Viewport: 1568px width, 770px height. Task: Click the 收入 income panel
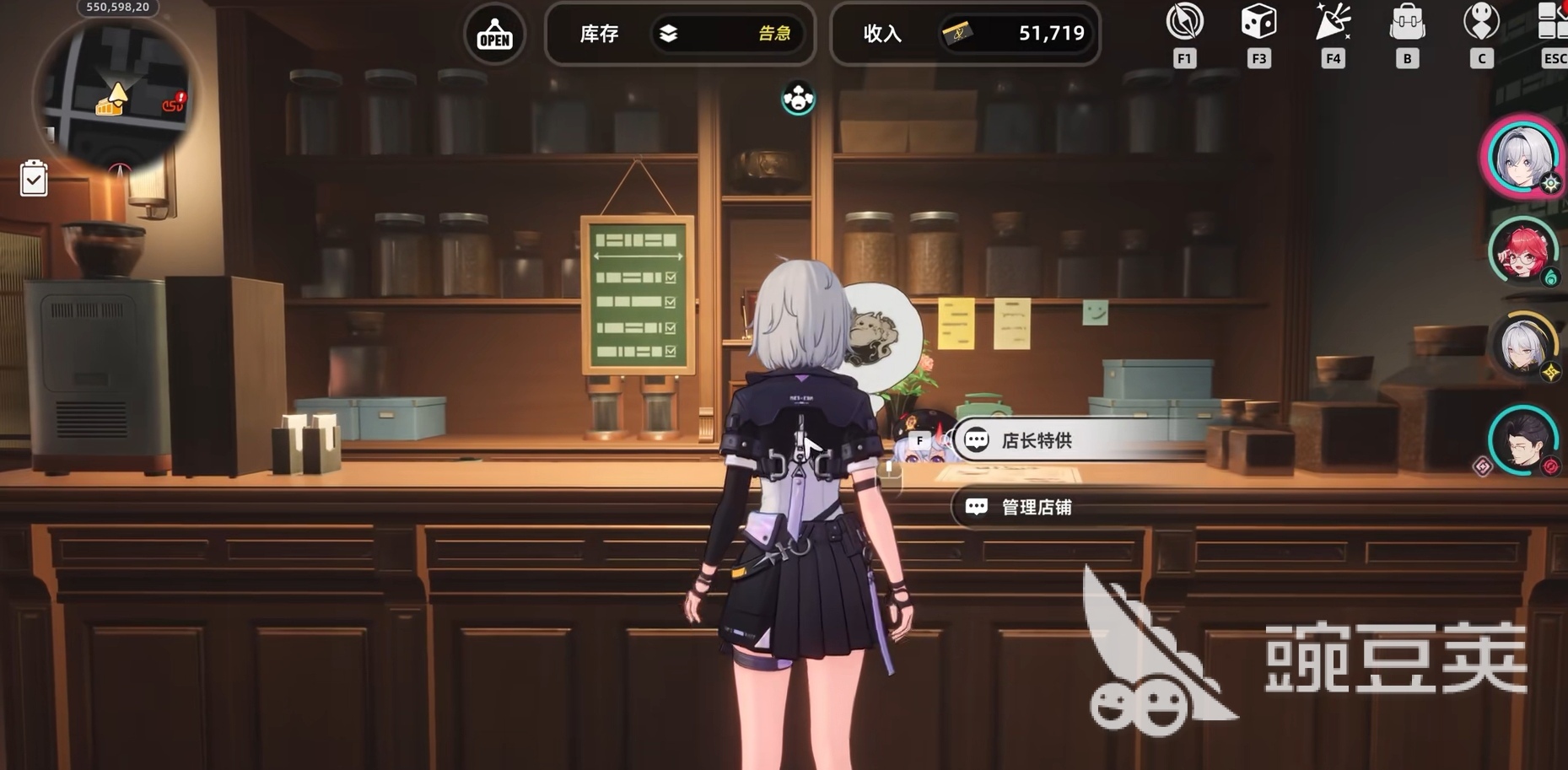(x=965, y=34)
